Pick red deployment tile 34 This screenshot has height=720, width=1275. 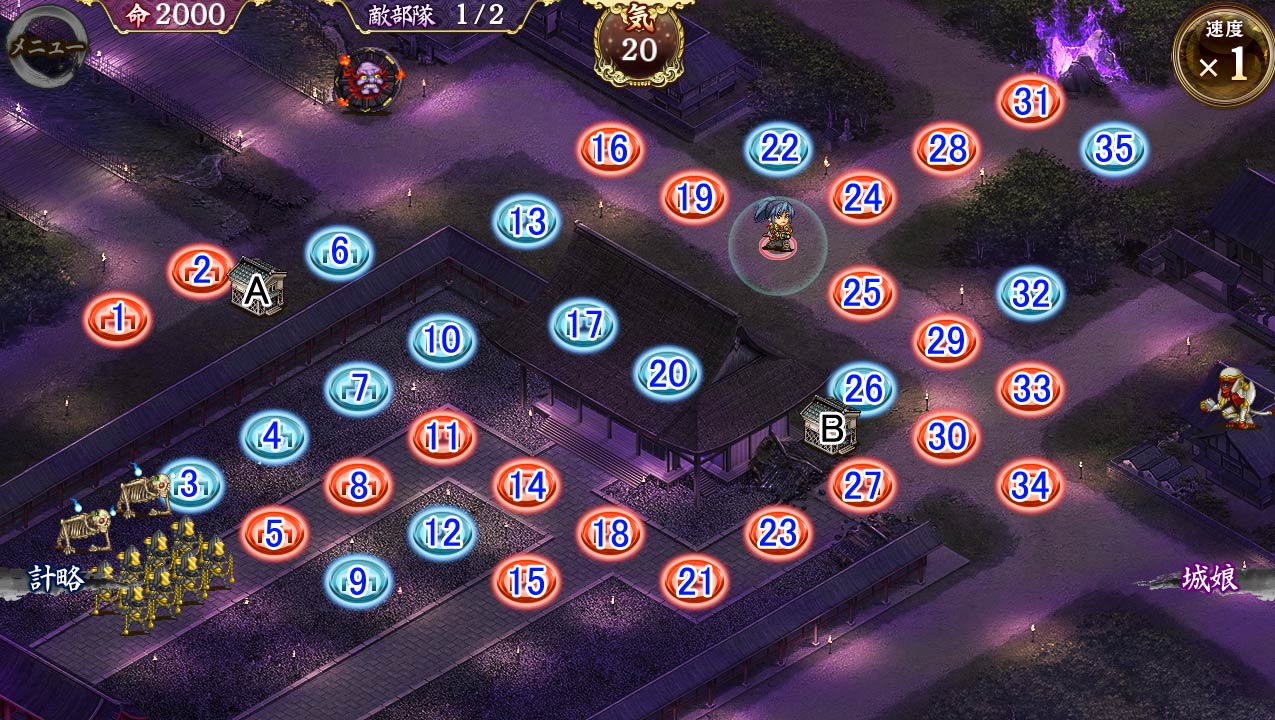tap(1030, 486)
